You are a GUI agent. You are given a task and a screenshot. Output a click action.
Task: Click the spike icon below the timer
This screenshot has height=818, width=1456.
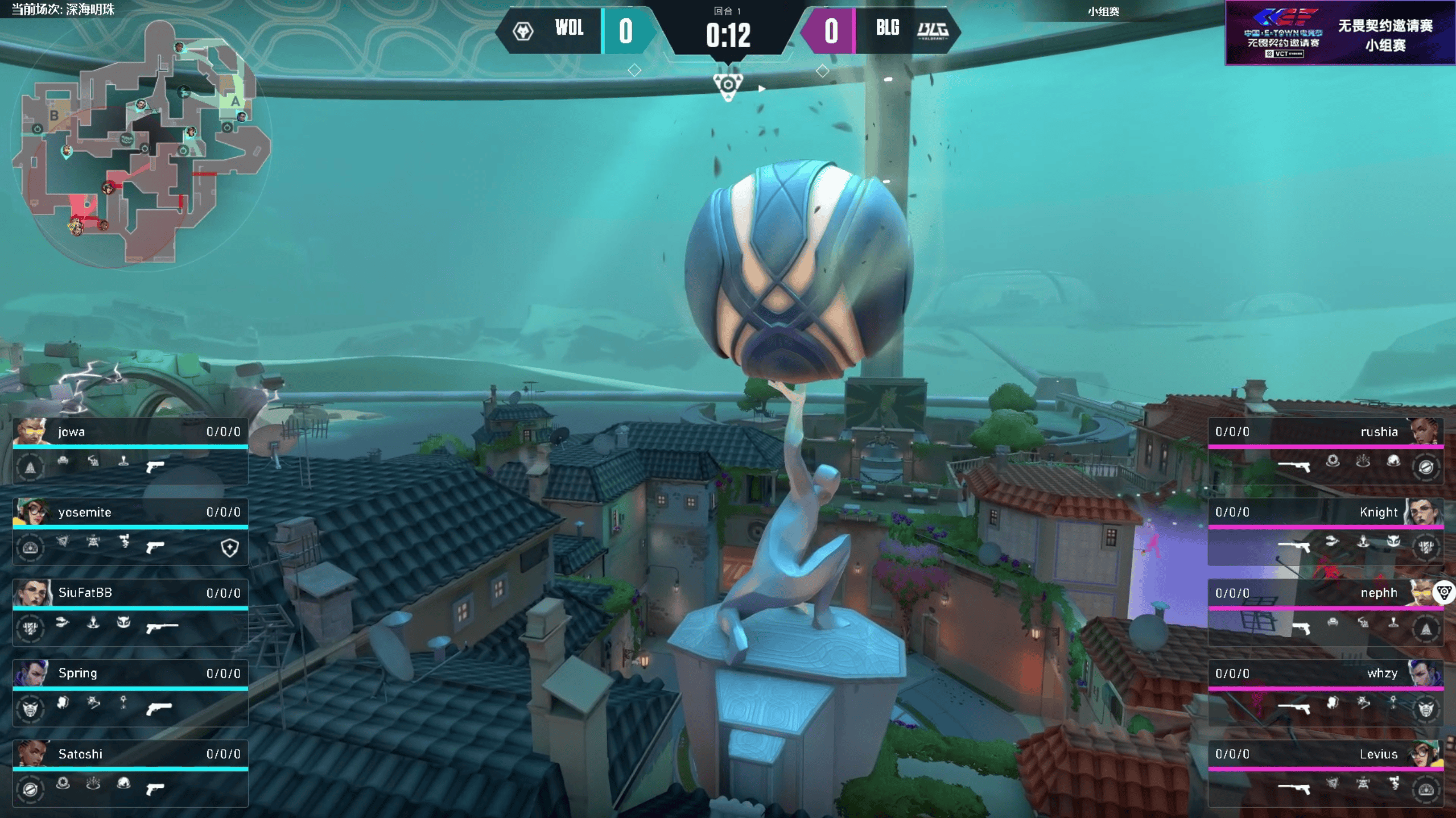(x=728, y=86)
